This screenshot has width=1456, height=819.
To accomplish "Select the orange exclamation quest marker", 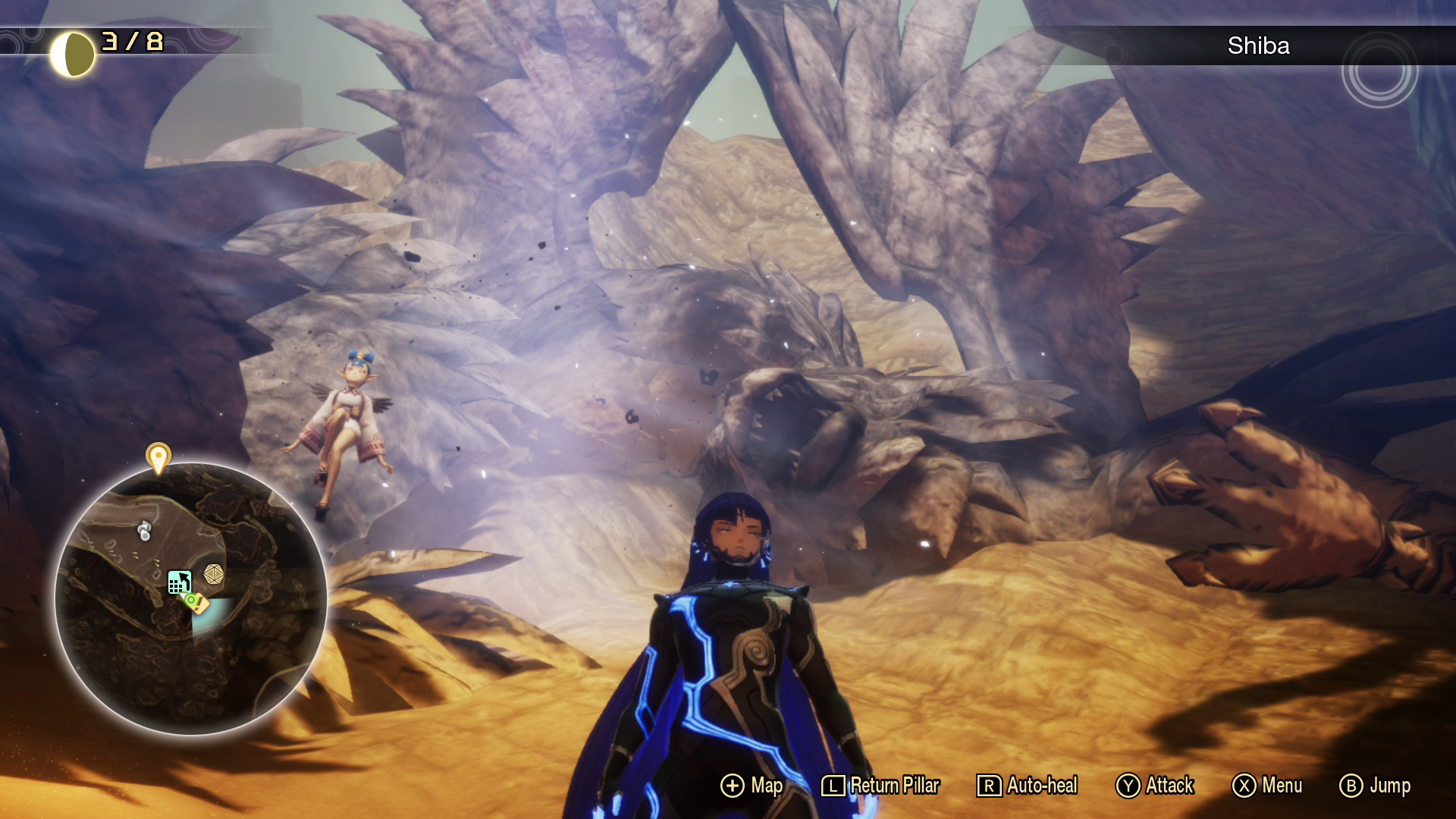I will [201, 604].
